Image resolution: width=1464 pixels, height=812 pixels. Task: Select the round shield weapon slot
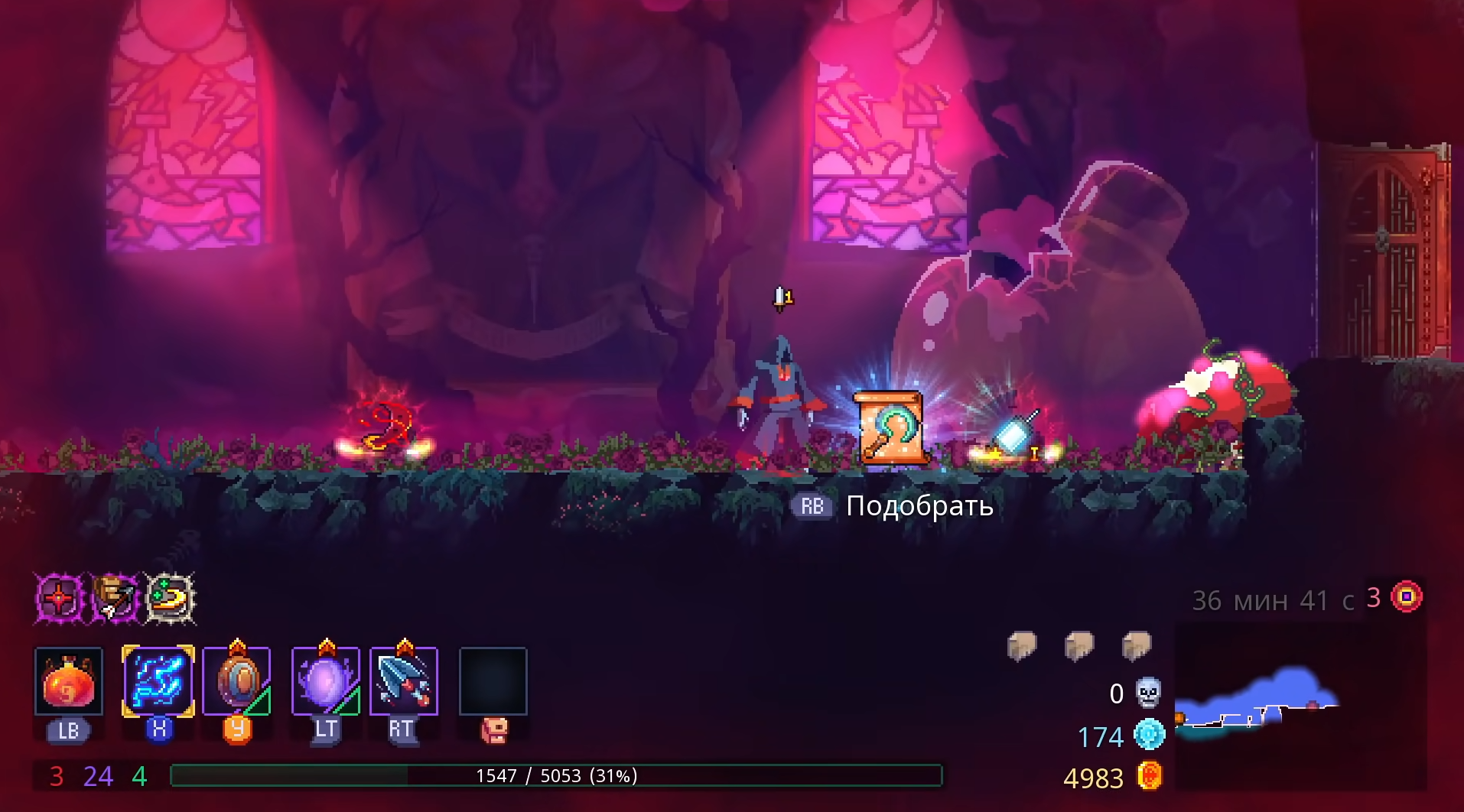coord(237,681)
